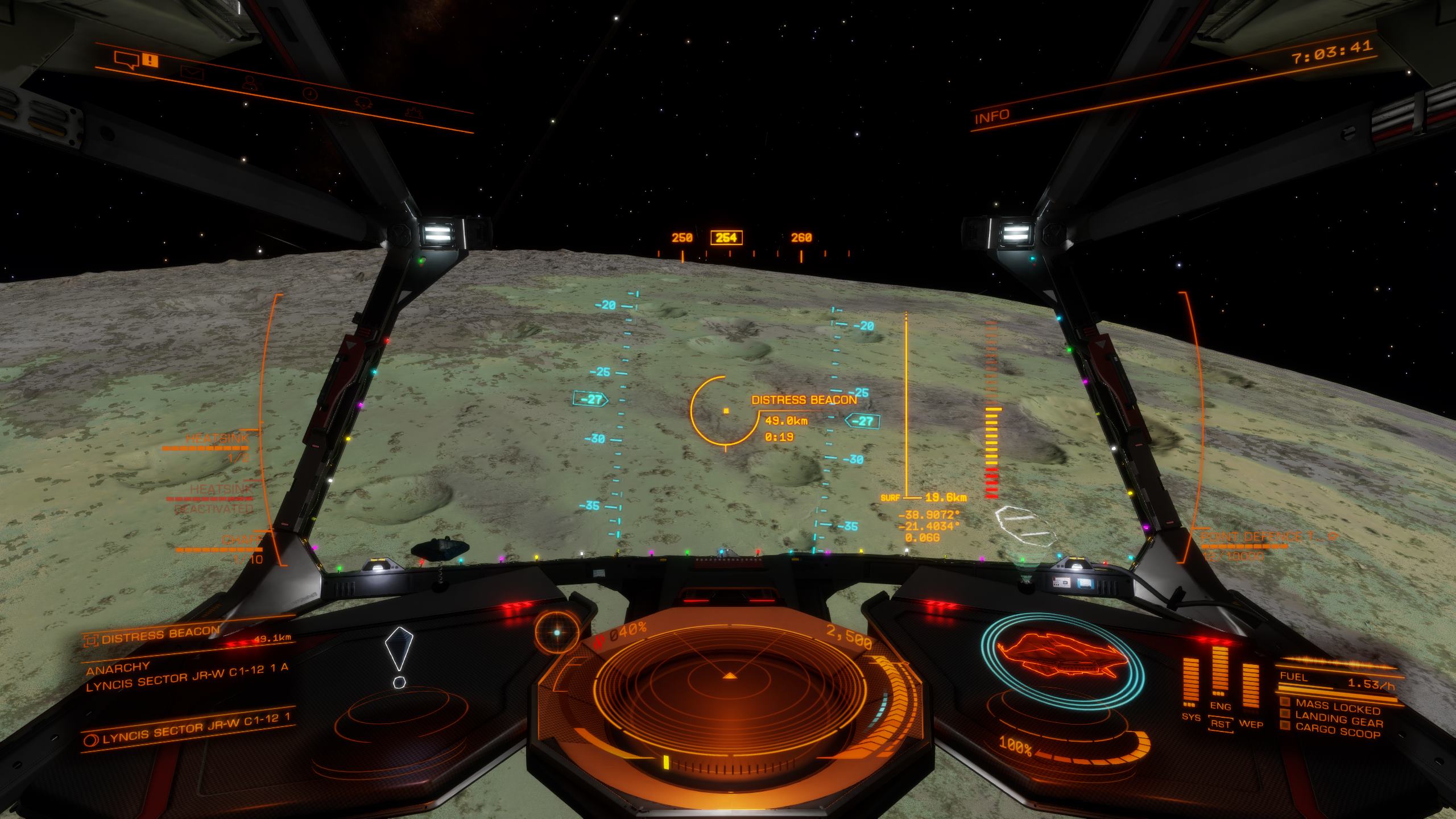Open the person-silhouette contacts tab
This screenshot has width=1456, height=819.
tap(250, 83)
